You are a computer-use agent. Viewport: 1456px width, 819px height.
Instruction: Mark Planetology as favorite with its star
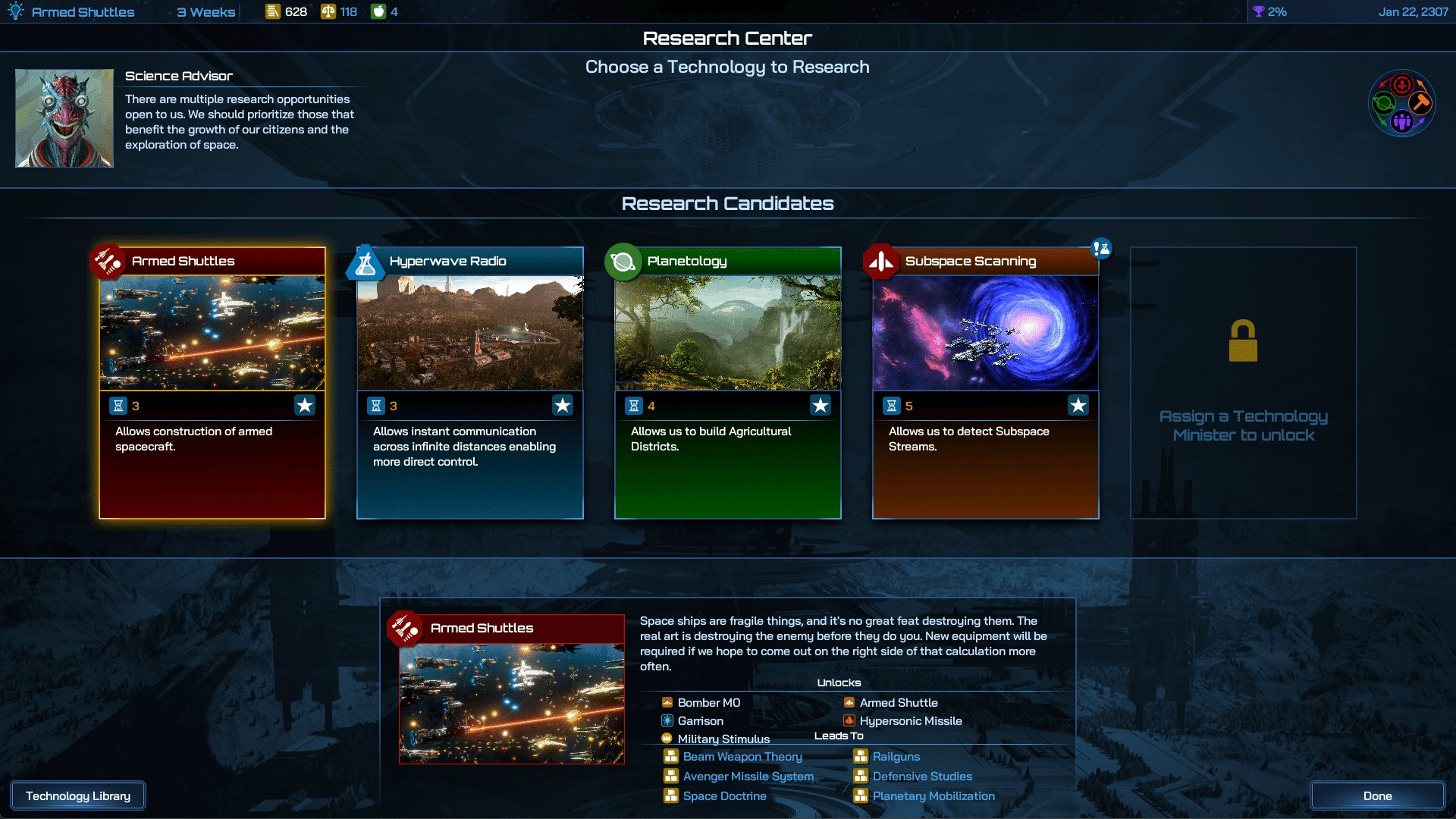821,405
